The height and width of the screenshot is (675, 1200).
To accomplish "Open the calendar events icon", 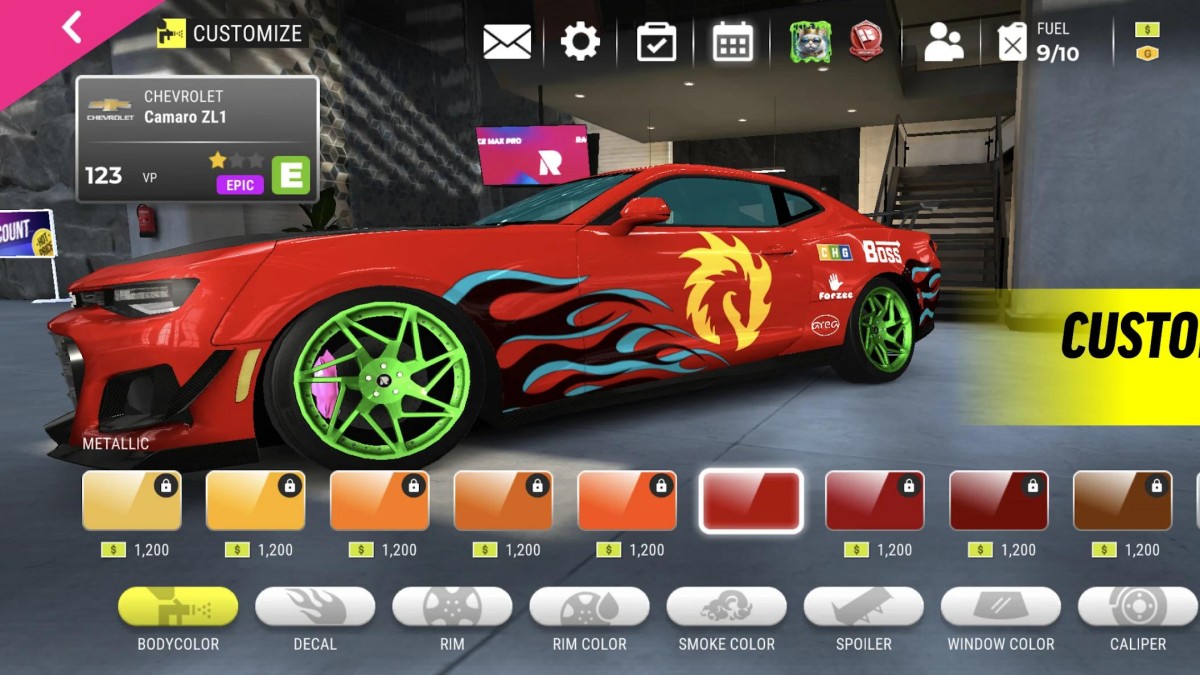I will click(x=732, y=42).
